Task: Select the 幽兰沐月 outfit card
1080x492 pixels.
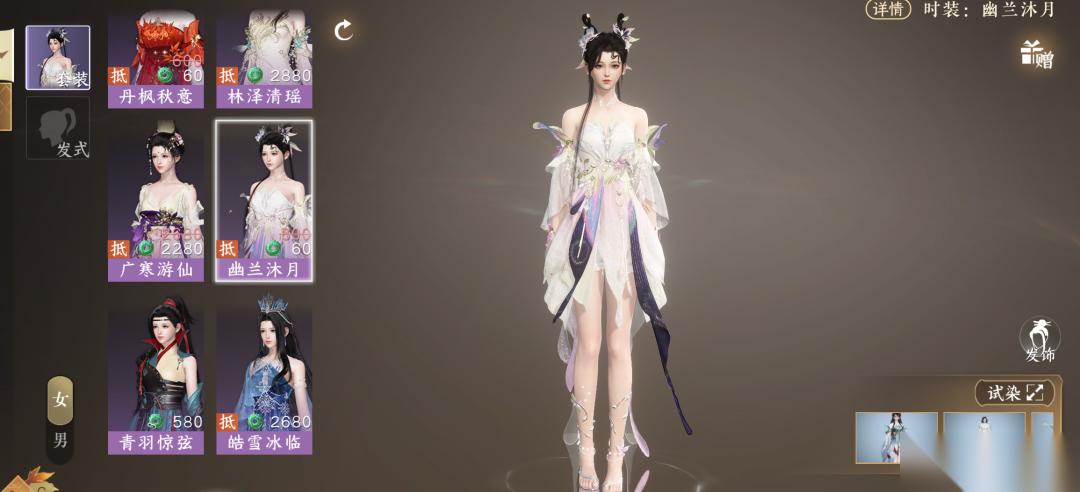Action: coord(264,204)
